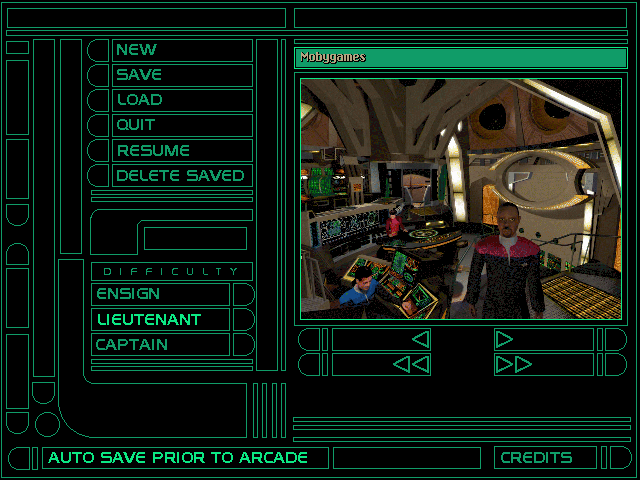The height and width of the screenshot is (480, 640).
Task: Set difficulty to ENSIGN
Action: tap(160, 294)
